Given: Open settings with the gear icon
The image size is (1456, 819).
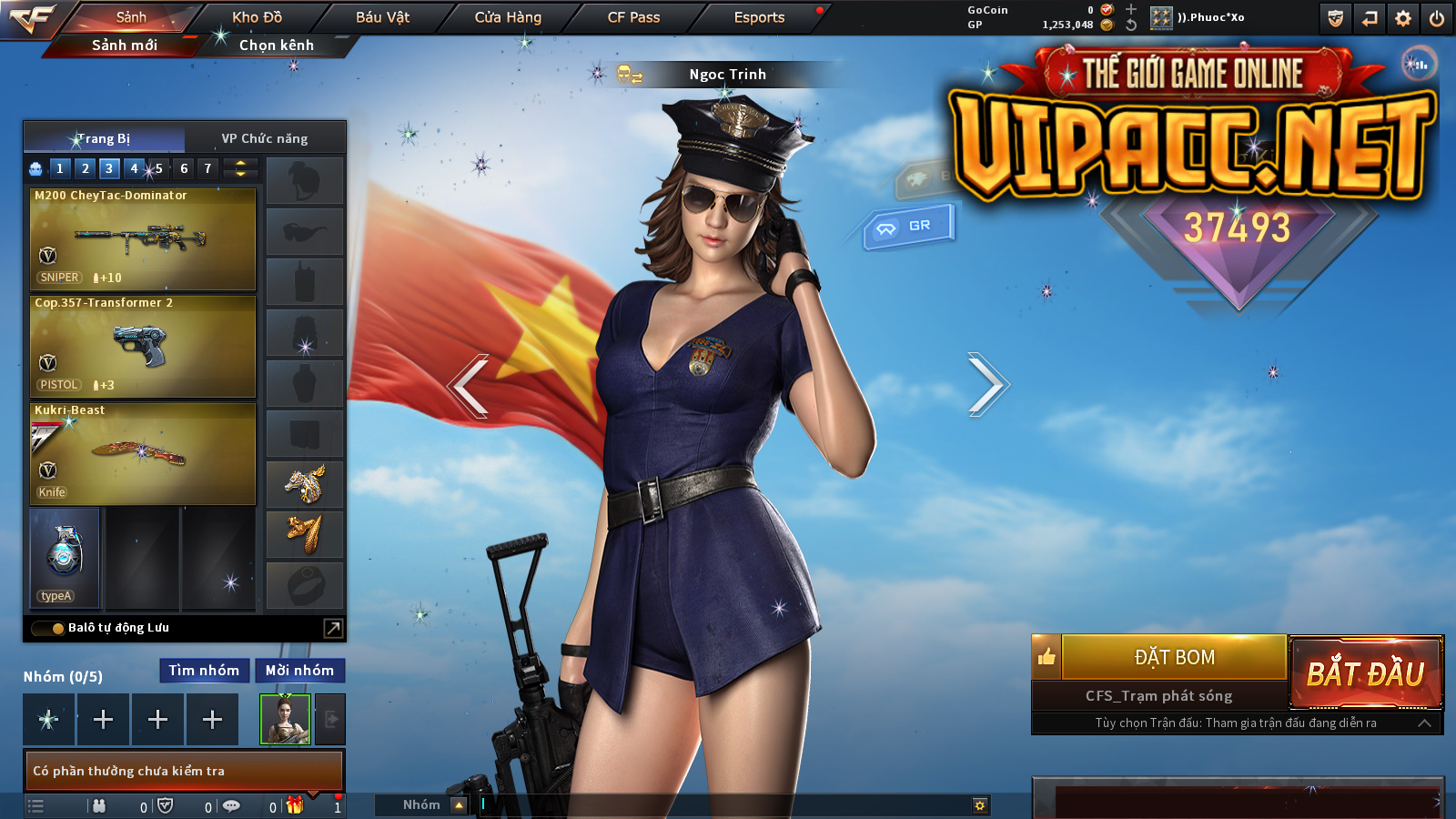Looking at the screenshot, I should point(1403,18).
